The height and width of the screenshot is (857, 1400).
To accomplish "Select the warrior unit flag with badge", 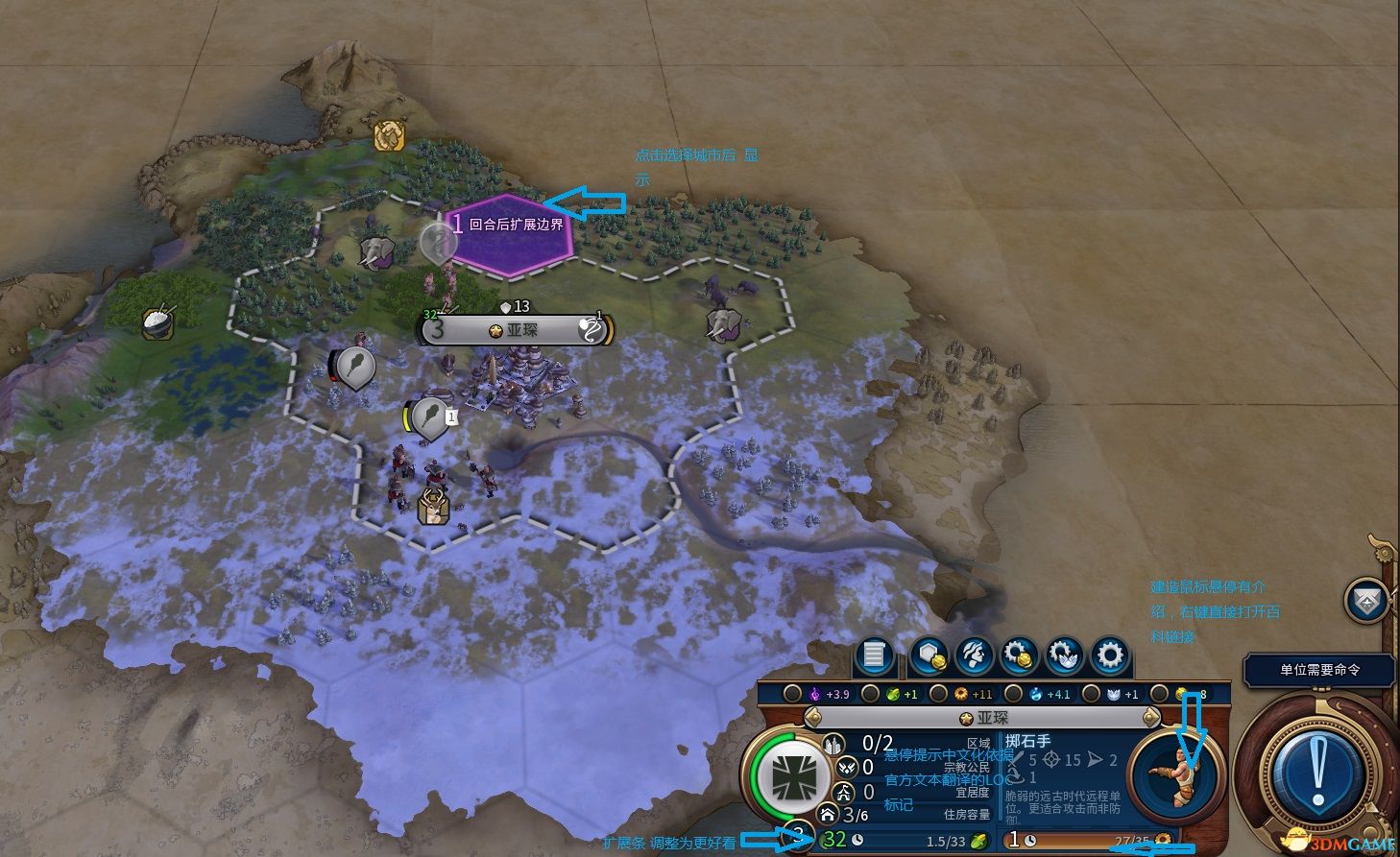I will 430,417.
